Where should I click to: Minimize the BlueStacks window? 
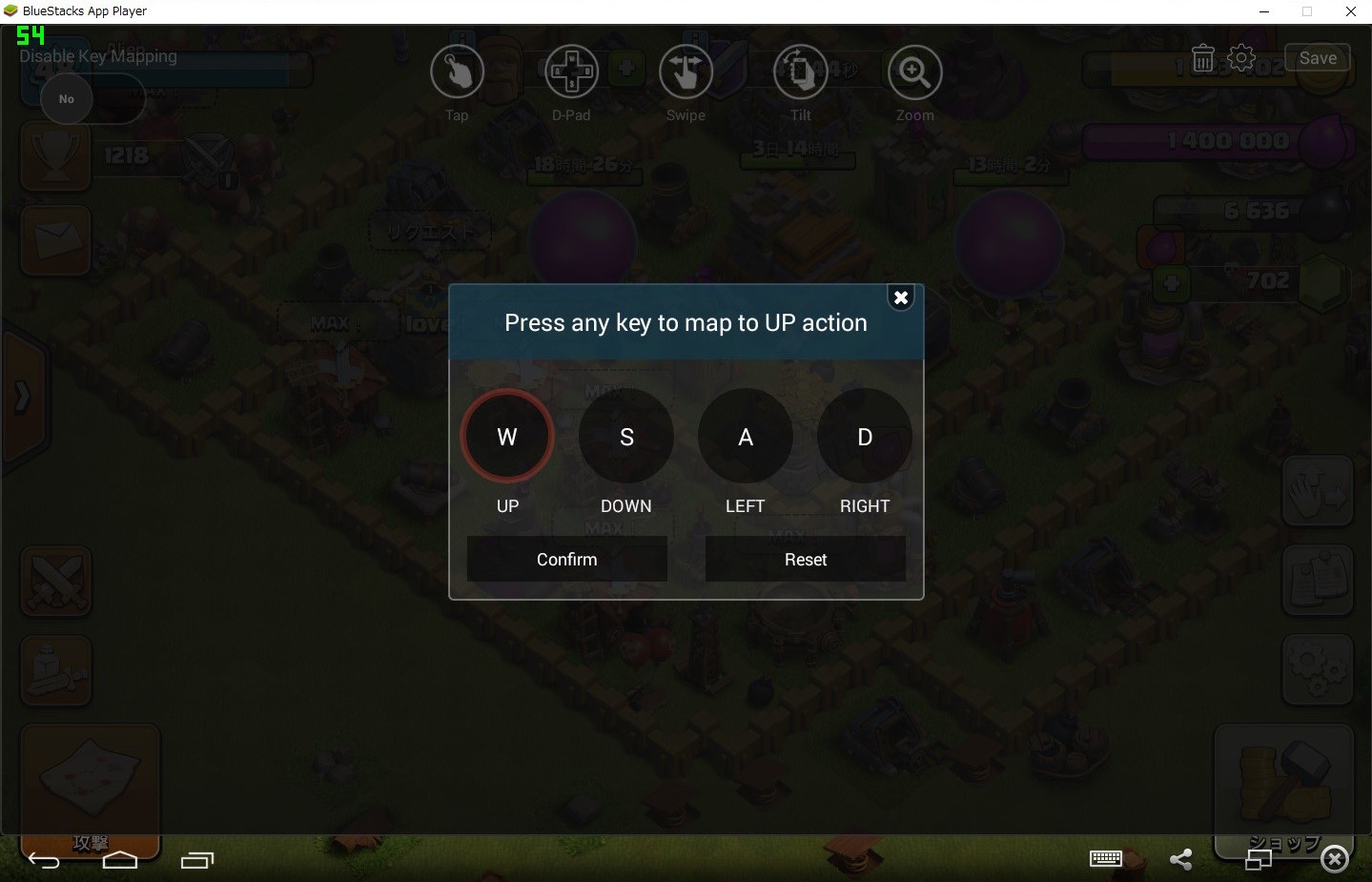(1264, 11)
